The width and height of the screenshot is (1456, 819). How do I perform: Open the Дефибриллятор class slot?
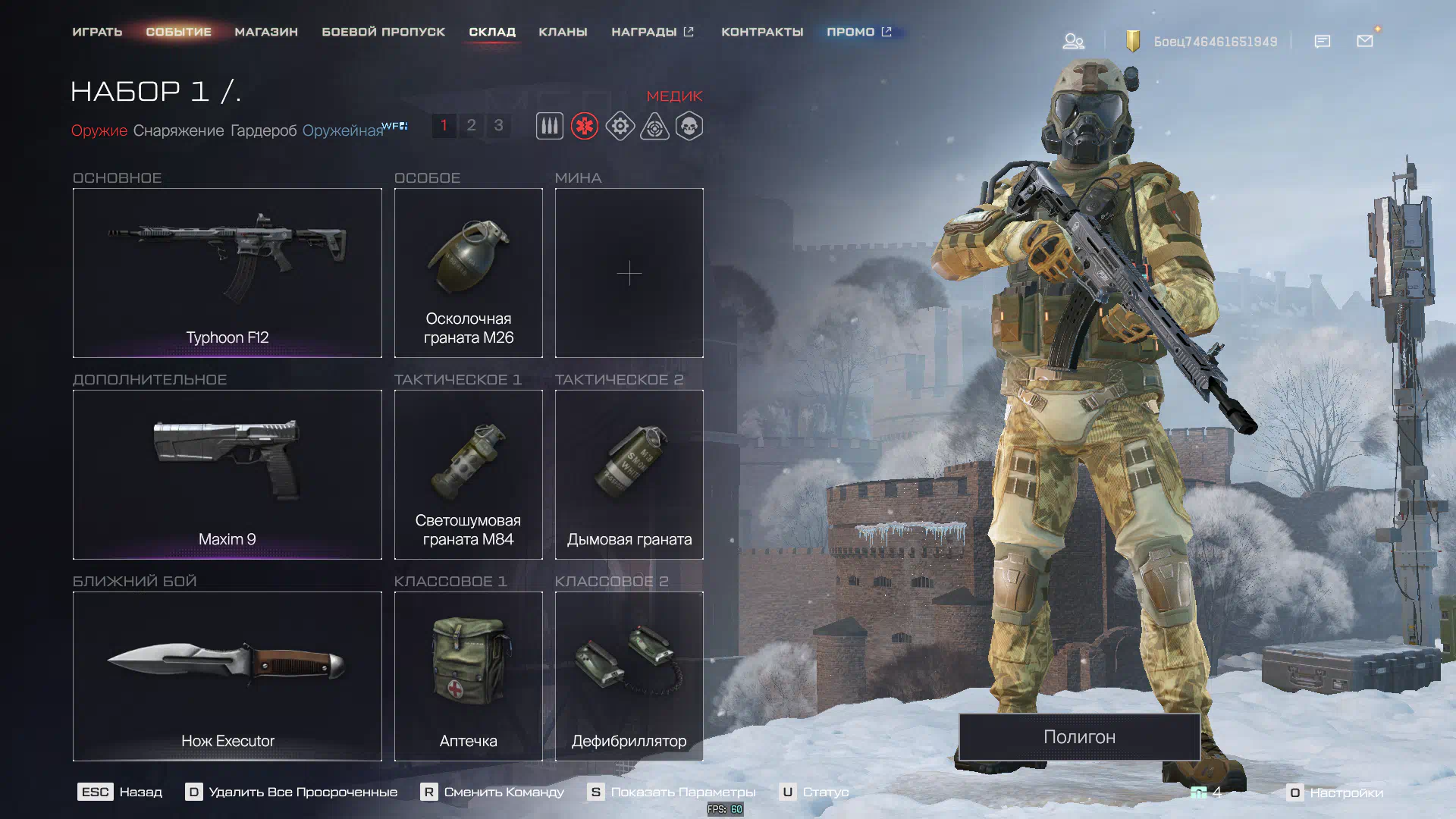[x=629, y=676]
